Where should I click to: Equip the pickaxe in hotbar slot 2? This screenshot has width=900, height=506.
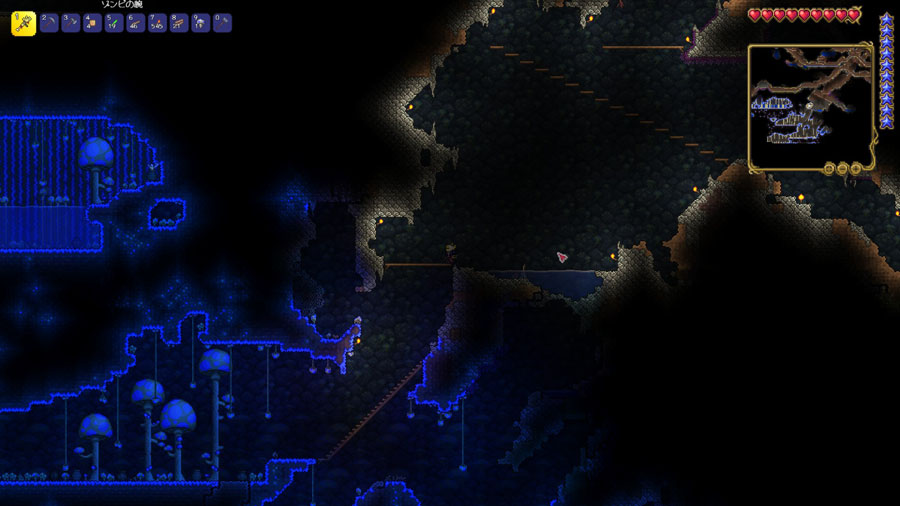[x=49, y=23]
